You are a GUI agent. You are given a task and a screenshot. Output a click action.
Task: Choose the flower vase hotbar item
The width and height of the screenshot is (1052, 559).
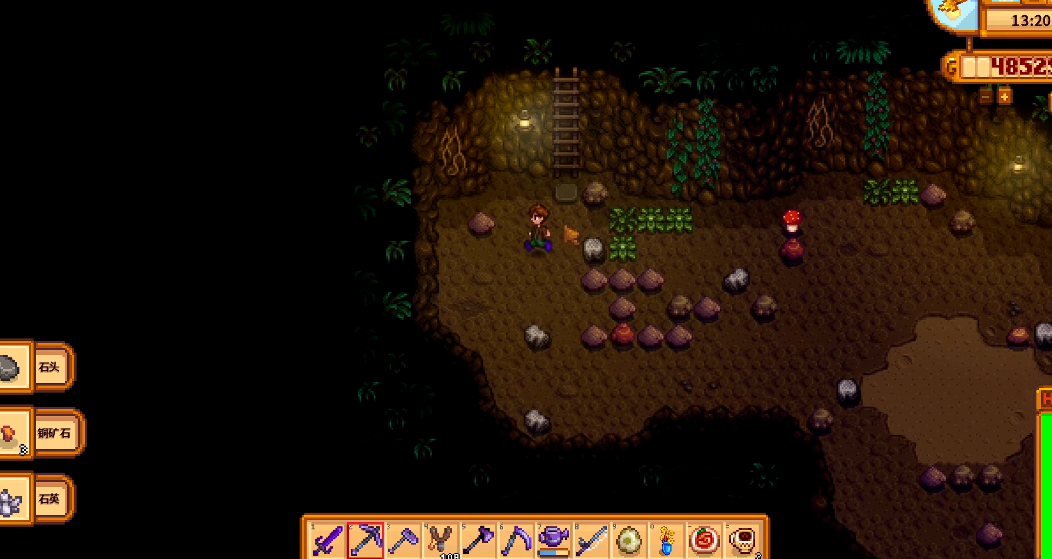(667, 540)
